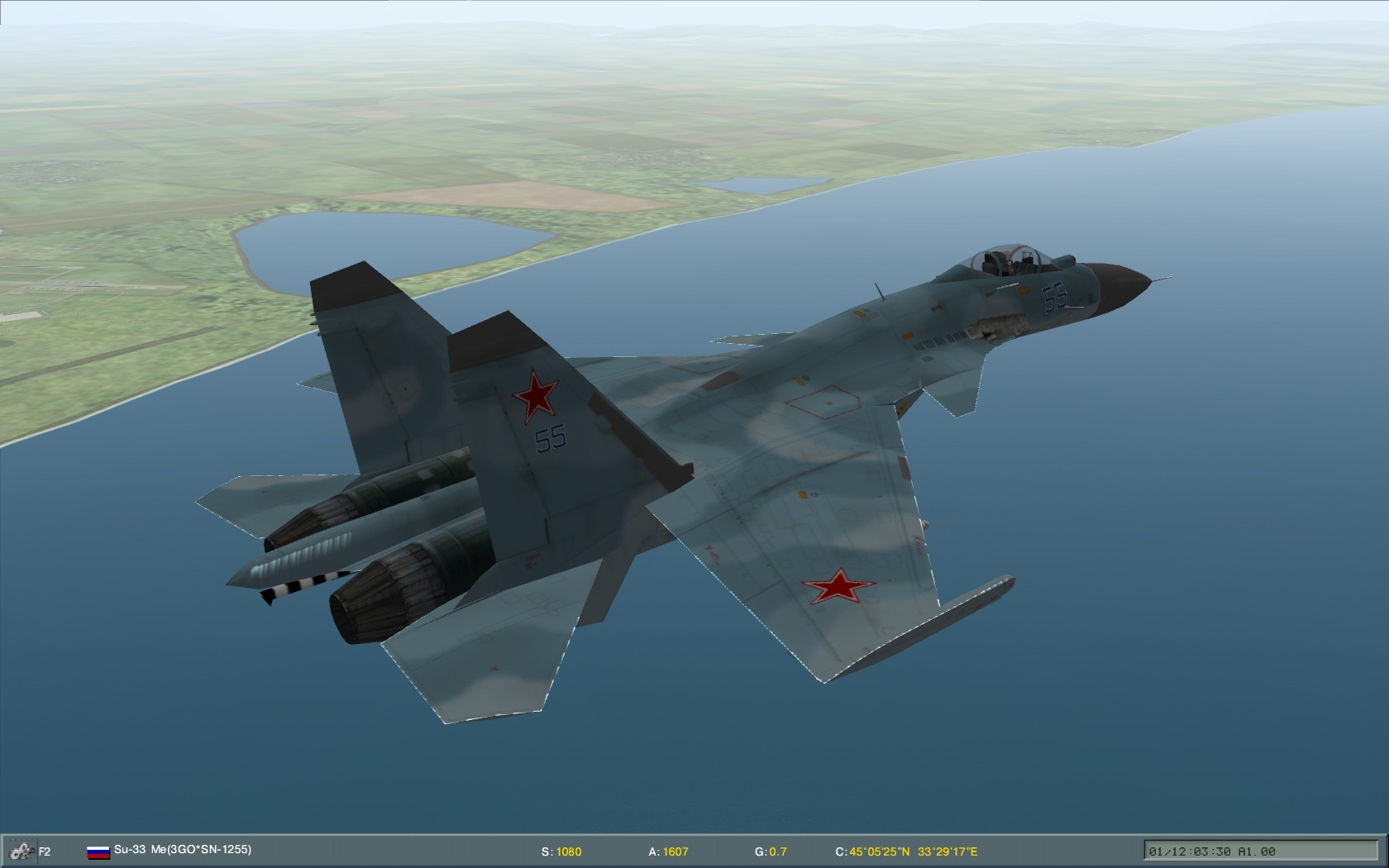Click the G-load indicator G:0.7
This screenshot has height=868, width=1389.
tap(769, 850)
